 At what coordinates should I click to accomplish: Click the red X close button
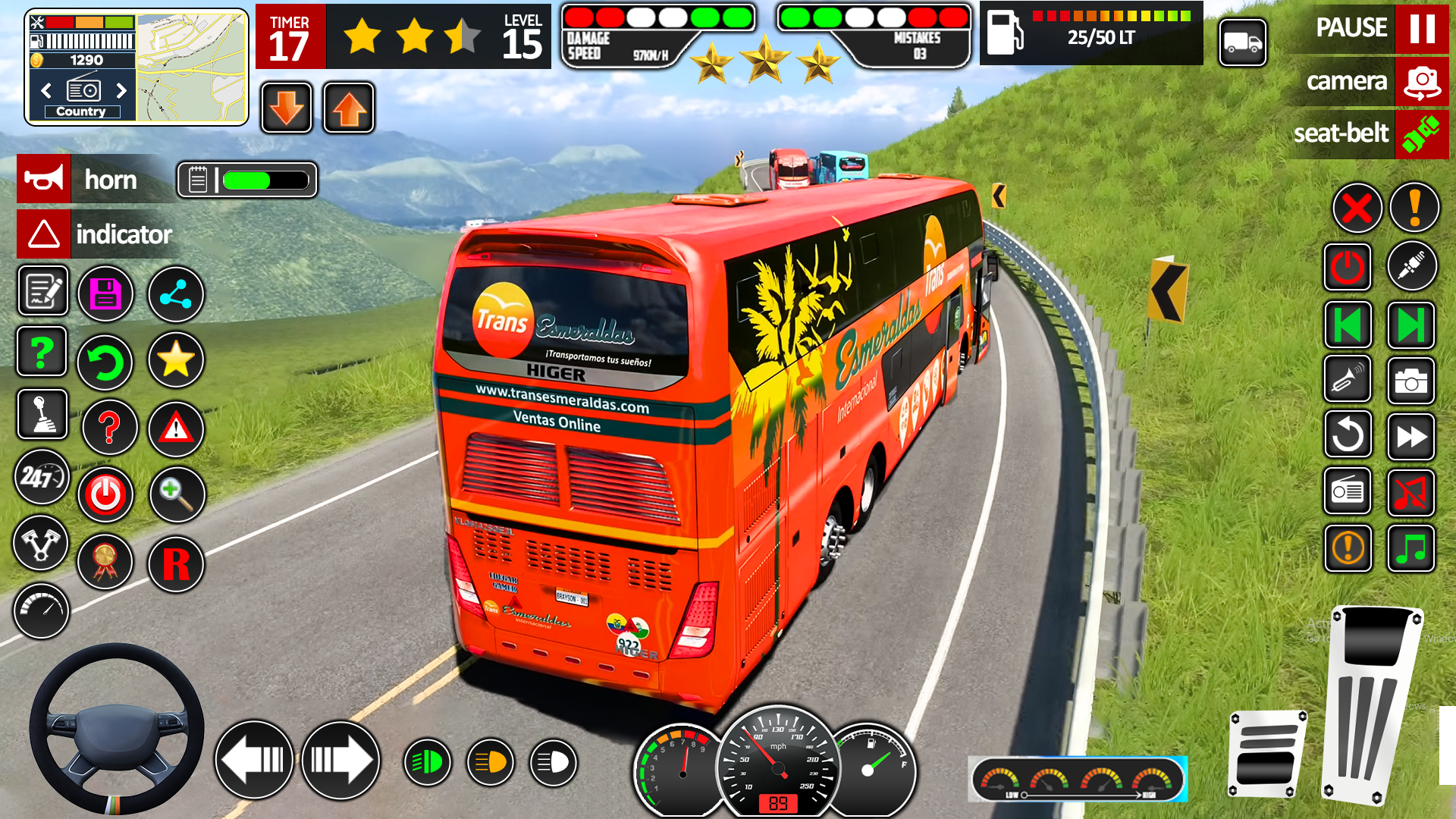click(1357, 208)
